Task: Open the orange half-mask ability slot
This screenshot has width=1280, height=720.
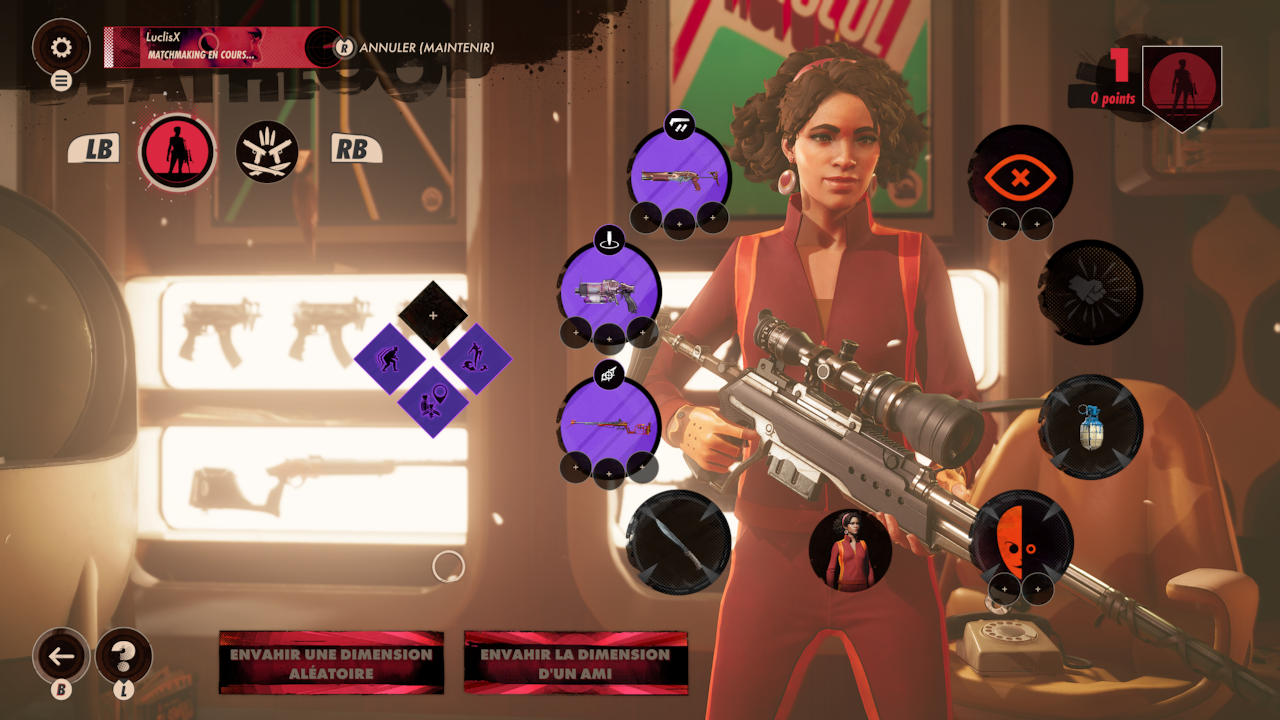Action: [x=1020, y=540]
